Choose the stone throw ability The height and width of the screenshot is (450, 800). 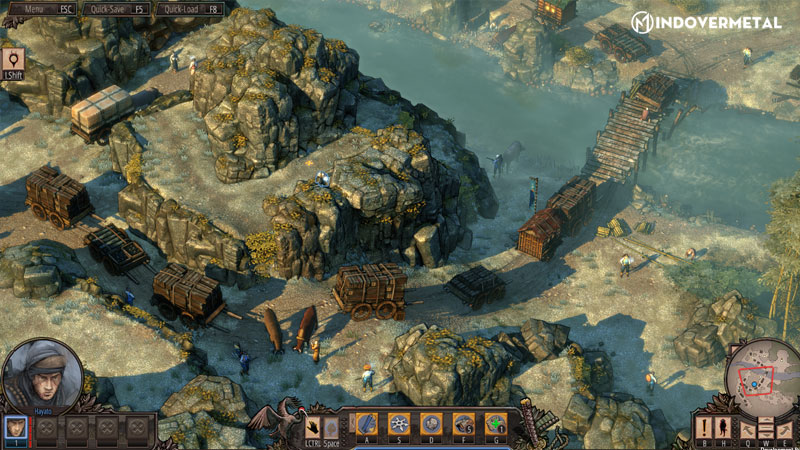[x=430, y=423]
